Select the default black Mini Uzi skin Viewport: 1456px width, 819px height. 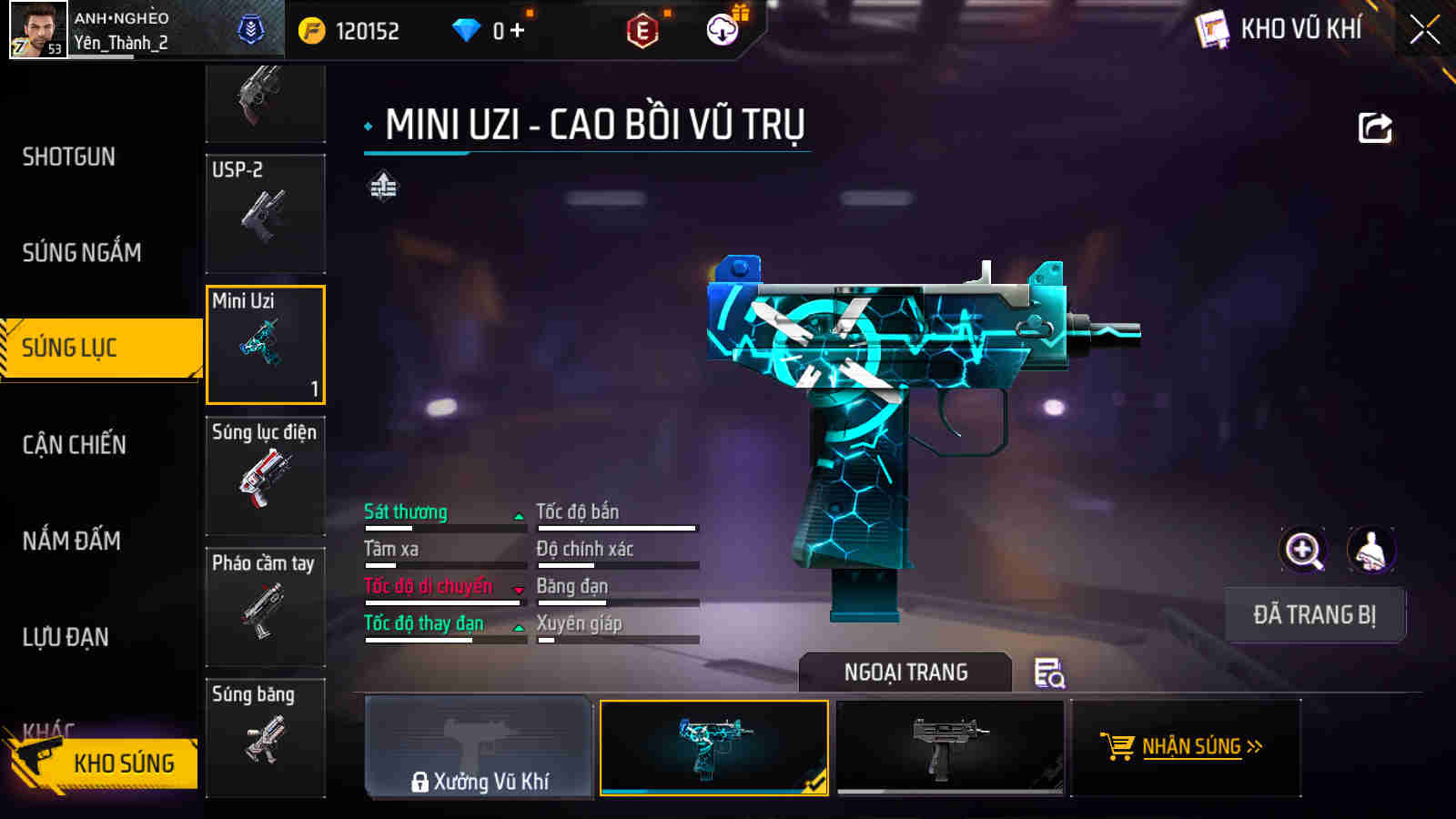tap(950, 748)
